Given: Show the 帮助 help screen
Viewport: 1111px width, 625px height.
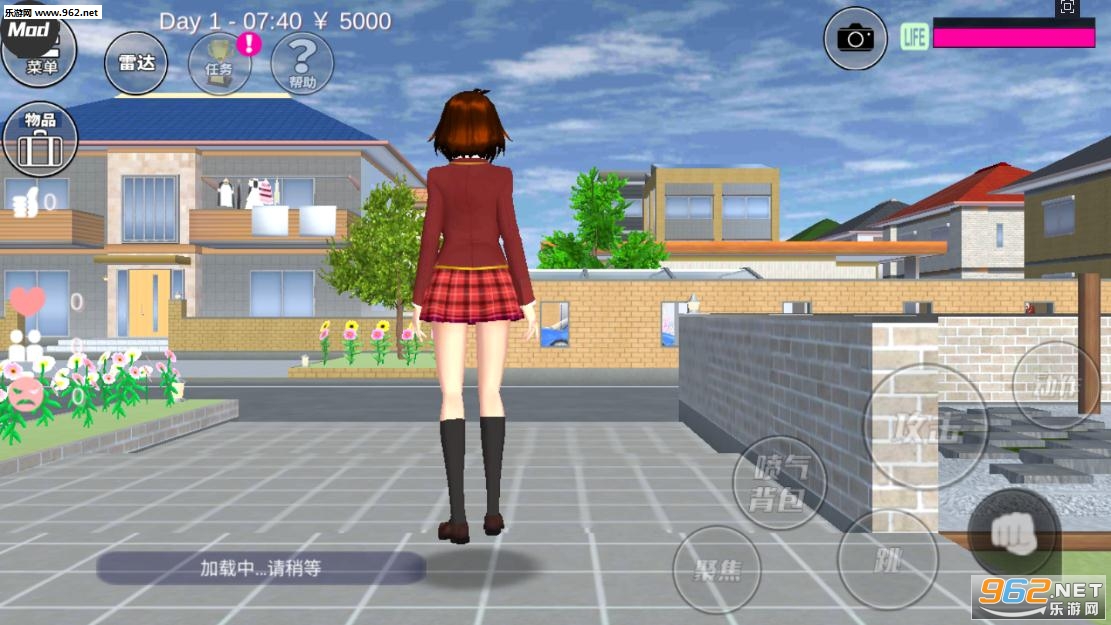Looking at the screenshot, I should tap(302, 62).
